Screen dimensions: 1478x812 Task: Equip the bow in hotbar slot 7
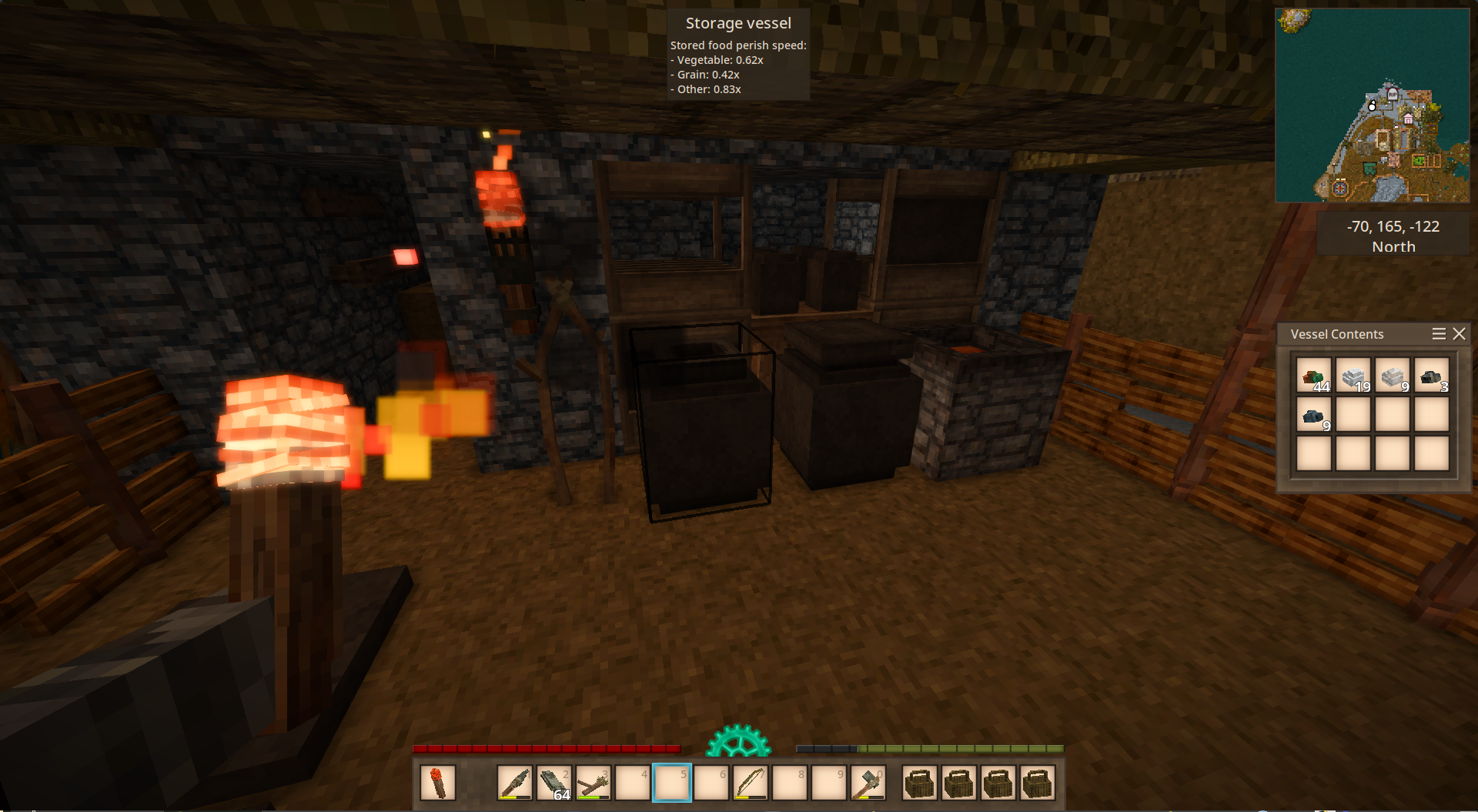click(x=751, y=784)
